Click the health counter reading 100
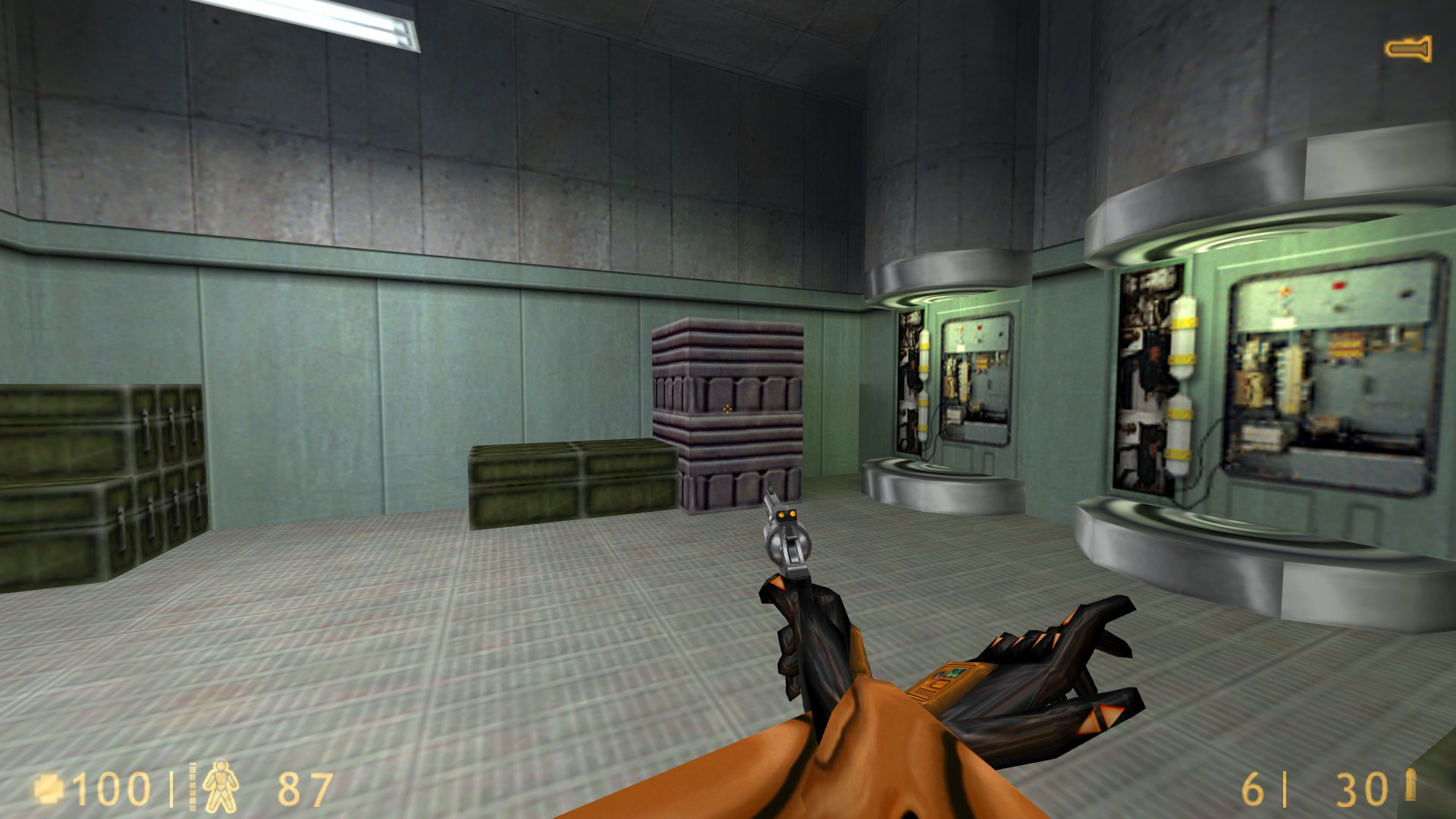This screenshot has width=1456, height=819. pos(110,789)
